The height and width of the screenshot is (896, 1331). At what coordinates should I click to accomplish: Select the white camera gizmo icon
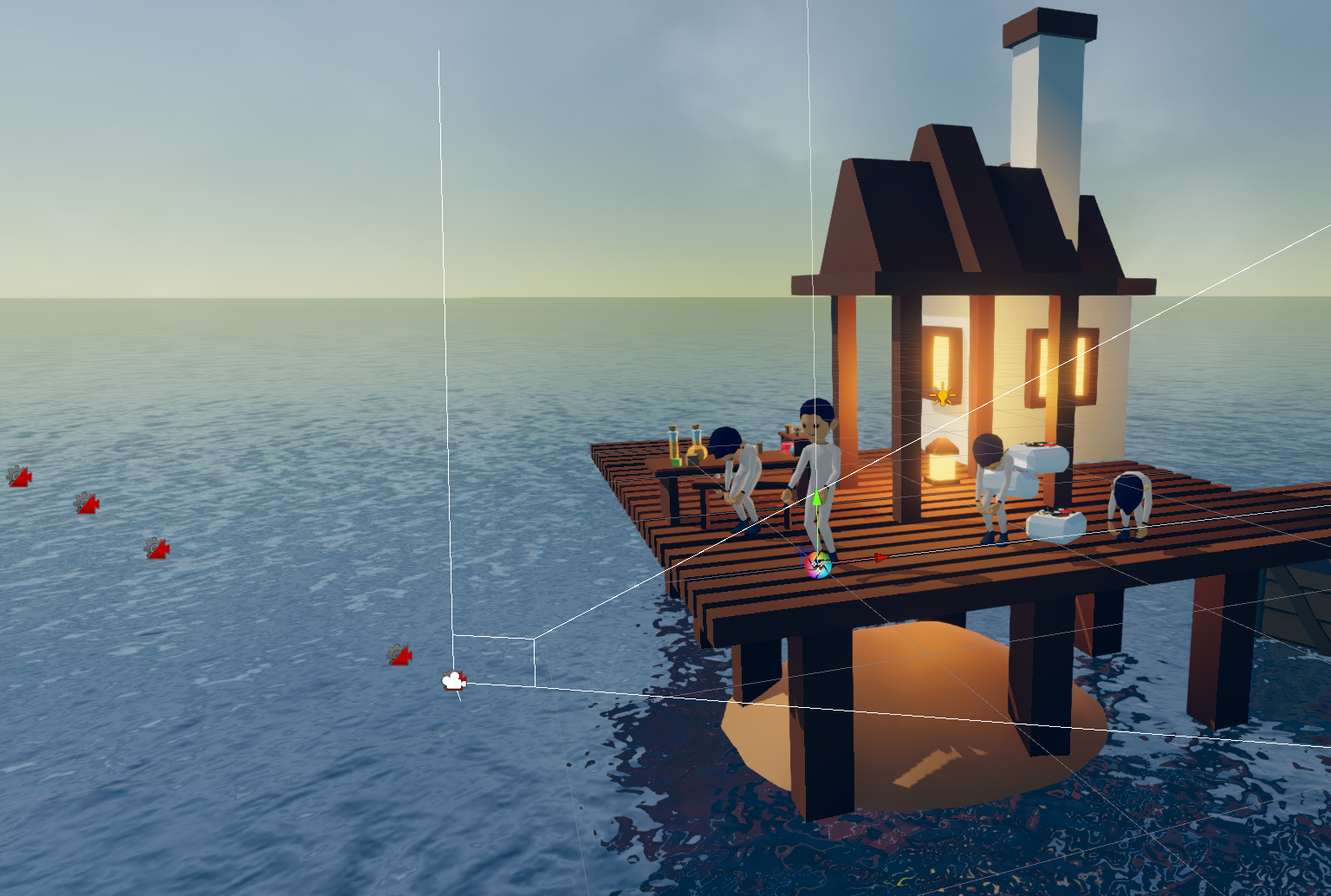tap(453, 681)
